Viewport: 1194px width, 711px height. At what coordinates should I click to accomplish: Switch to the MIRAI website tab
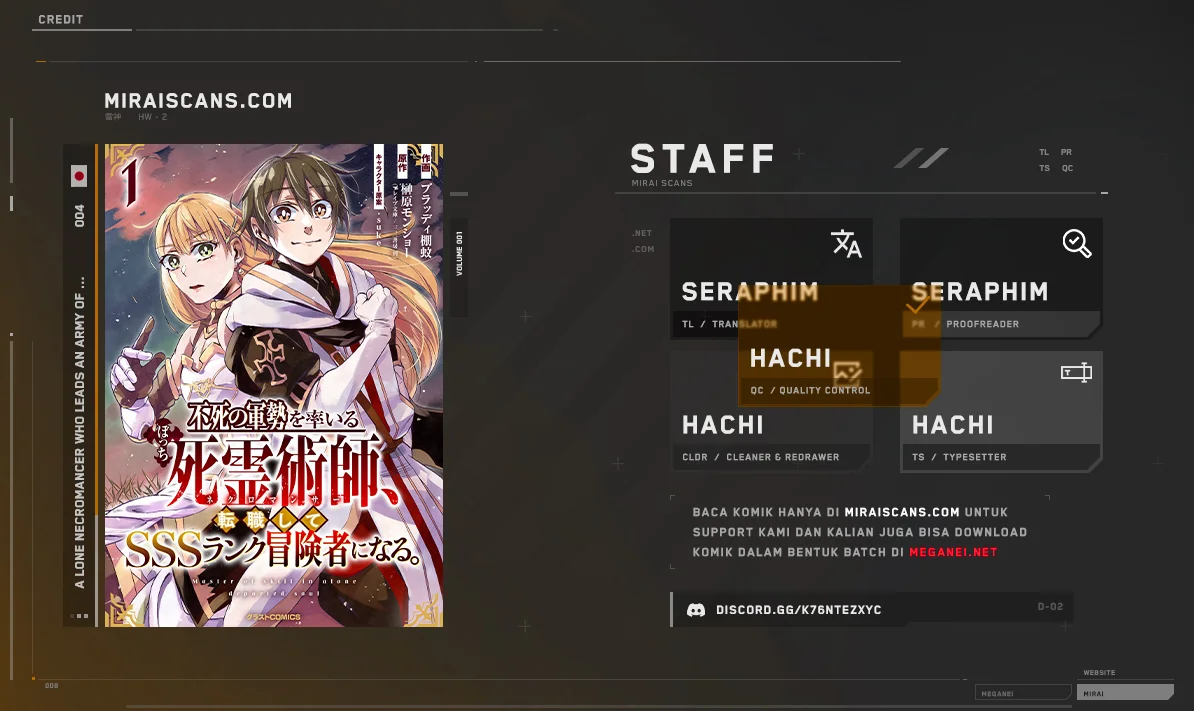coord(1126,692)
